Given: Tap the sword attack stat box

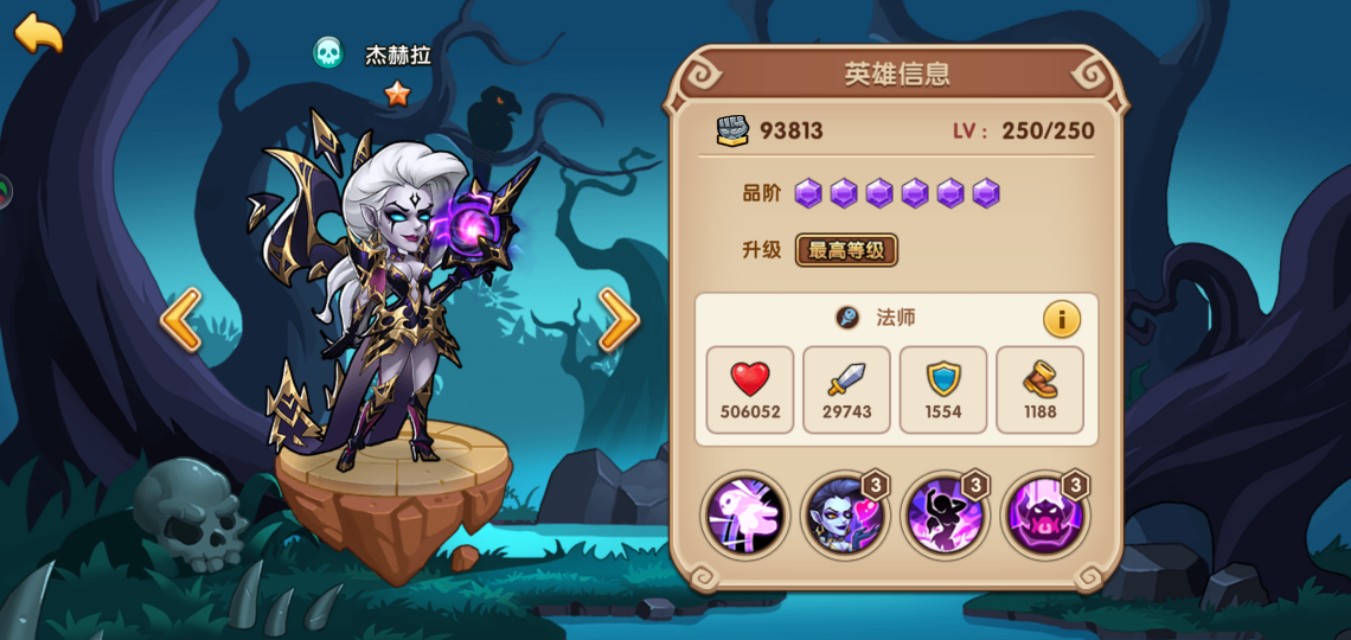Looking at the screenshot, I should coord(846,390).
